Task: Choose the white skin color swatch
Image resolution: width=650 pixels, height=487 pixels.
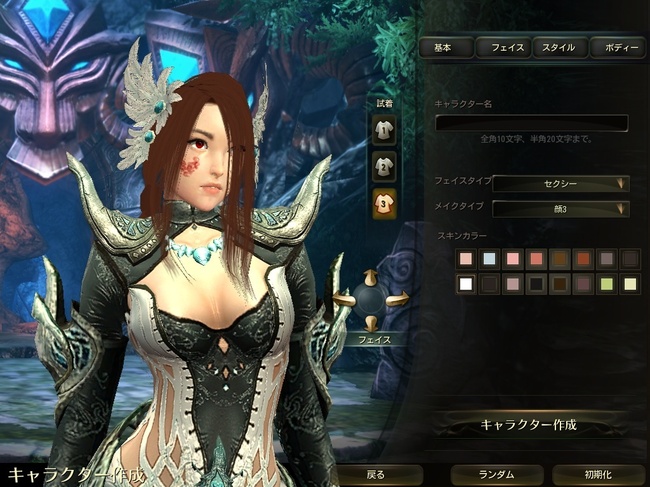Action: pos(465,284)
